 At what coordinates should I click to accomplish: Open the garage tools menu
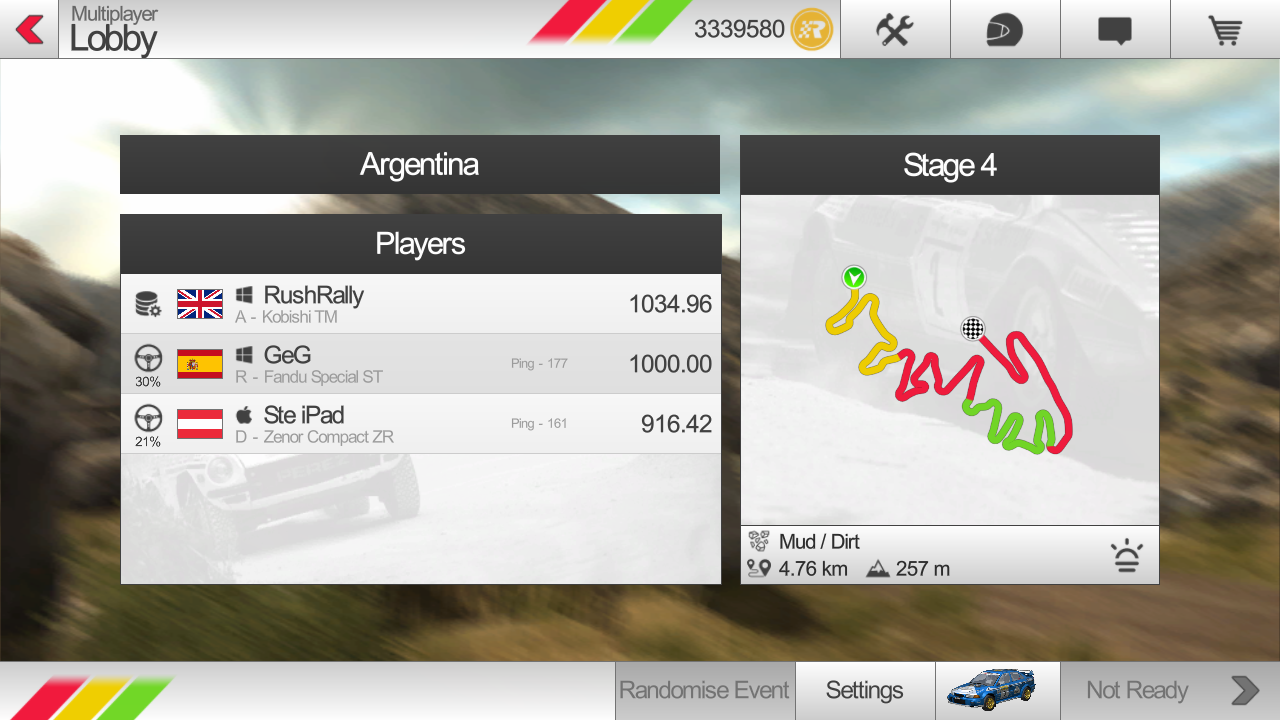tap(894, 30)
